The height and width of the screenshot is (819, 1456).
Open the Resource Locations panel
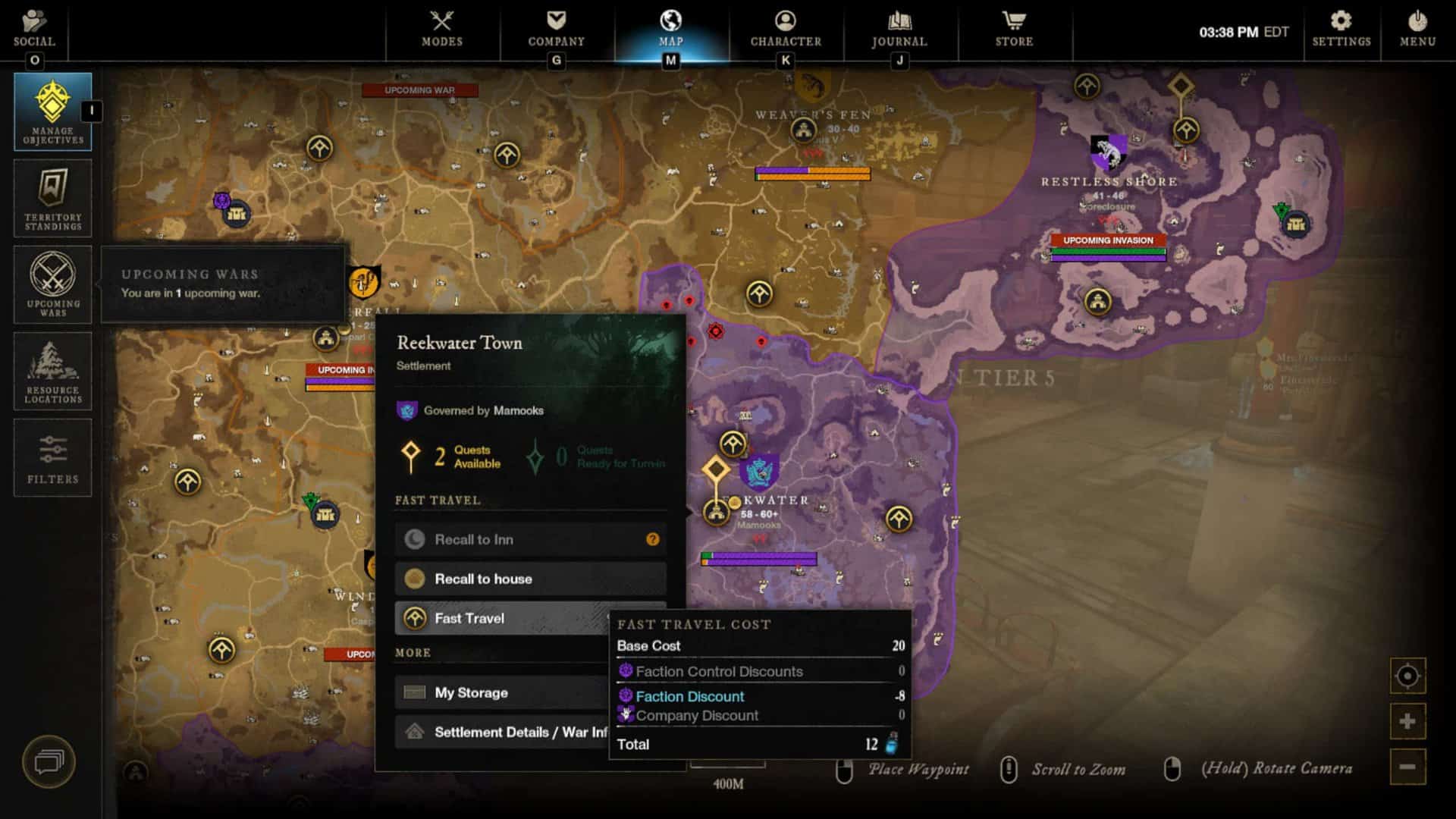(x=53, y=372)
